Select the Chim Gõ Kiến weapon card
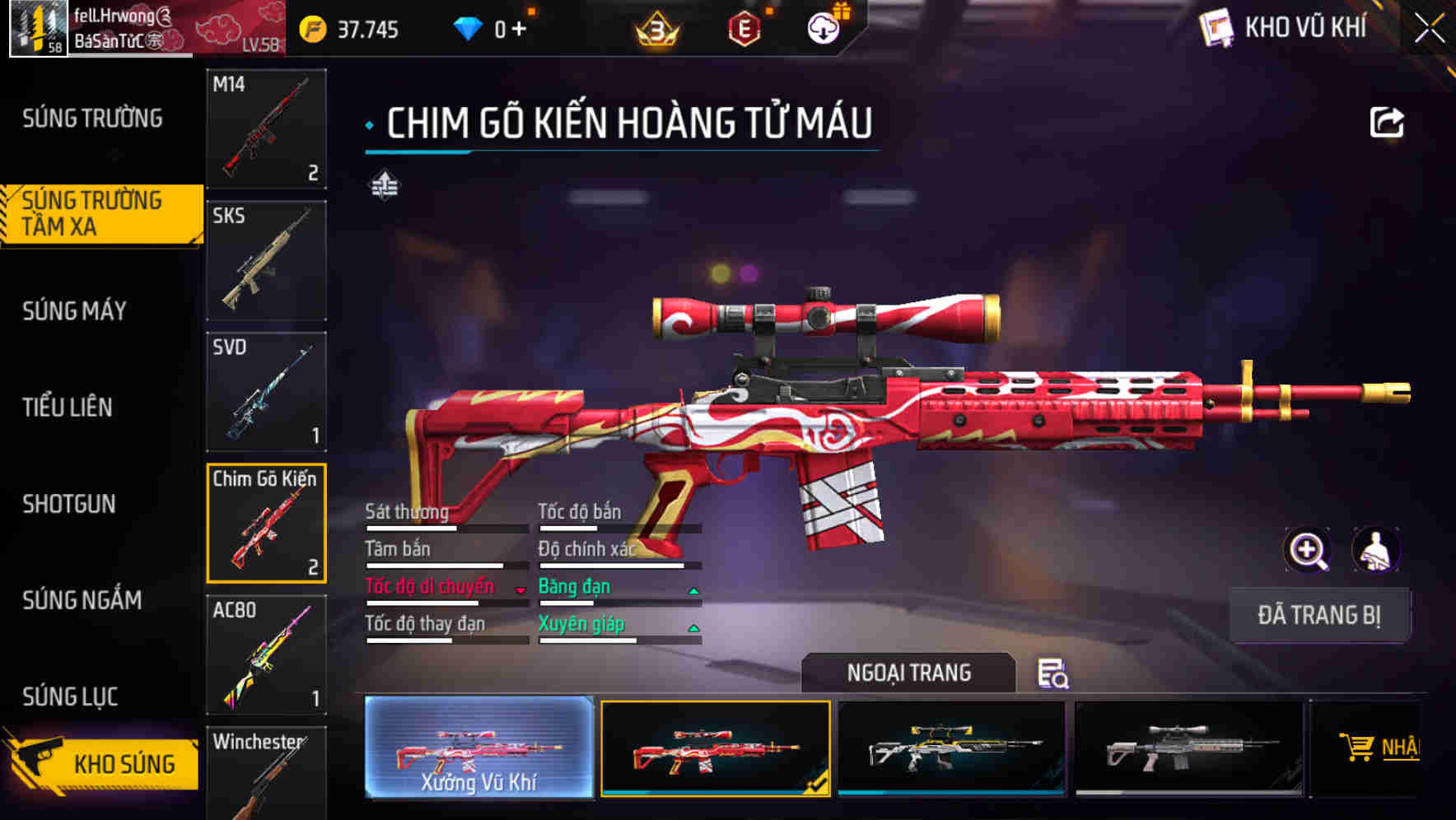Screen dimensions: 1456x820 266,524
